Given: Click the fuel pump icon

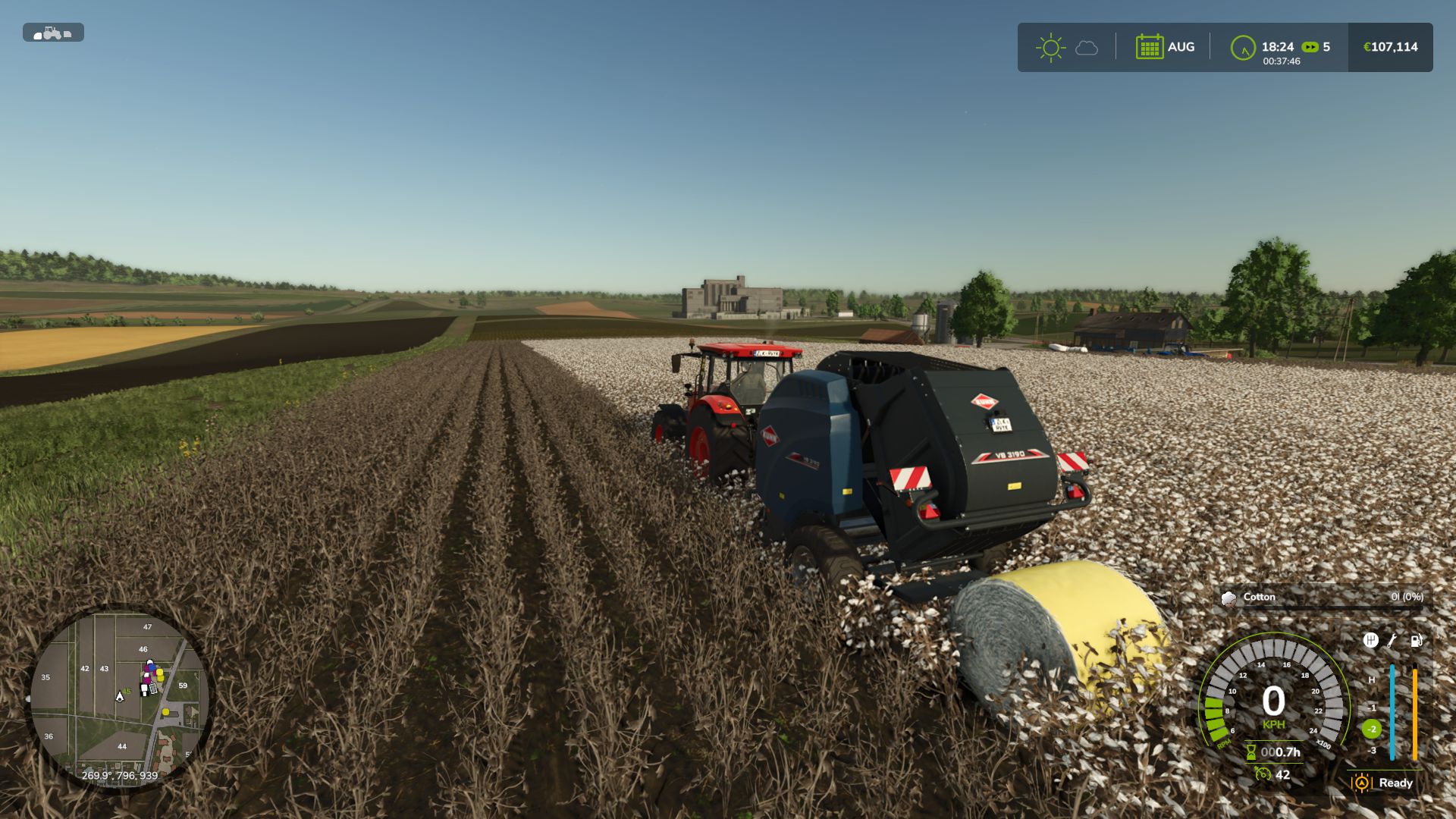Looking at the screenshot, I should [1416, 640].
